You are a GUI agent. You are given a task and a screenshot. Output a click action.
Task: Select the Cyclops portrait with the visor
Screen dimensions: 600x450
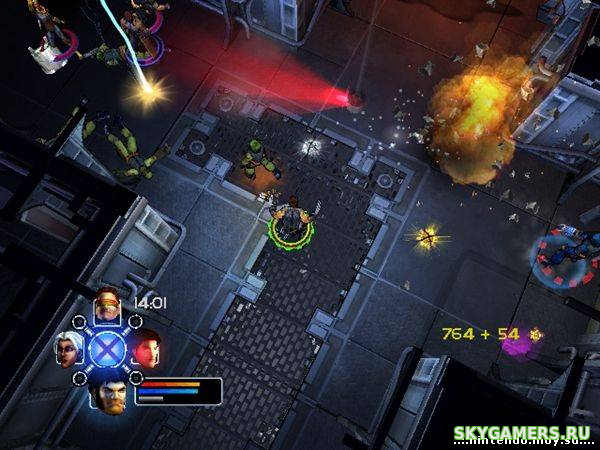point(106,305)
